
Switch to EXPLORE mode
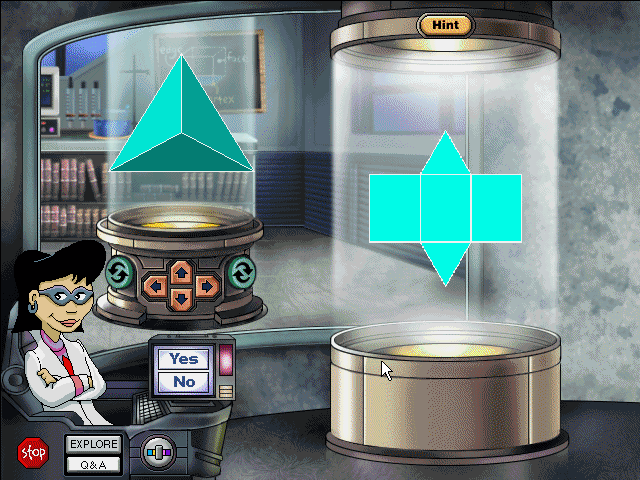pos(94,444)
